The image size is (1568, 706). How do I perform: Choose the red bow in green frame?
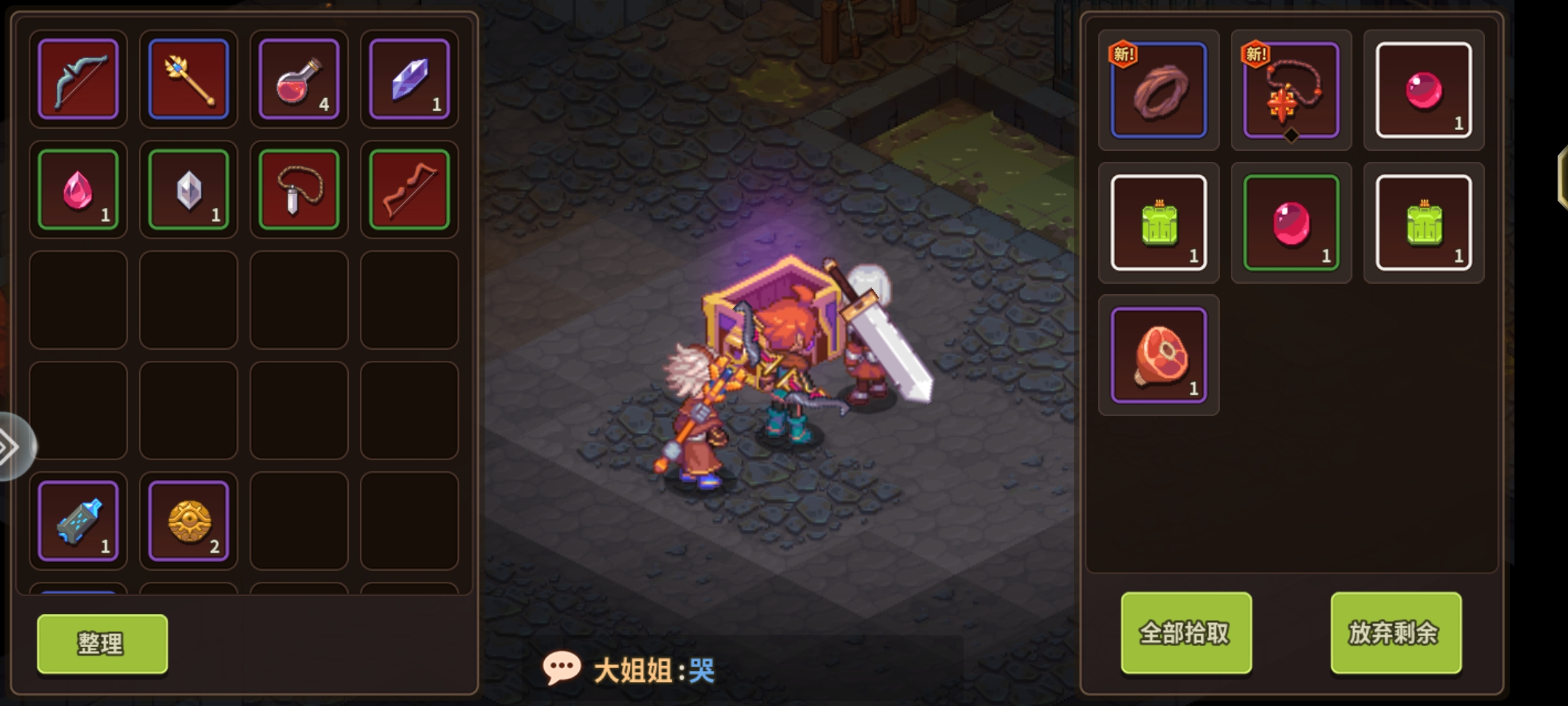pos(410,190)
